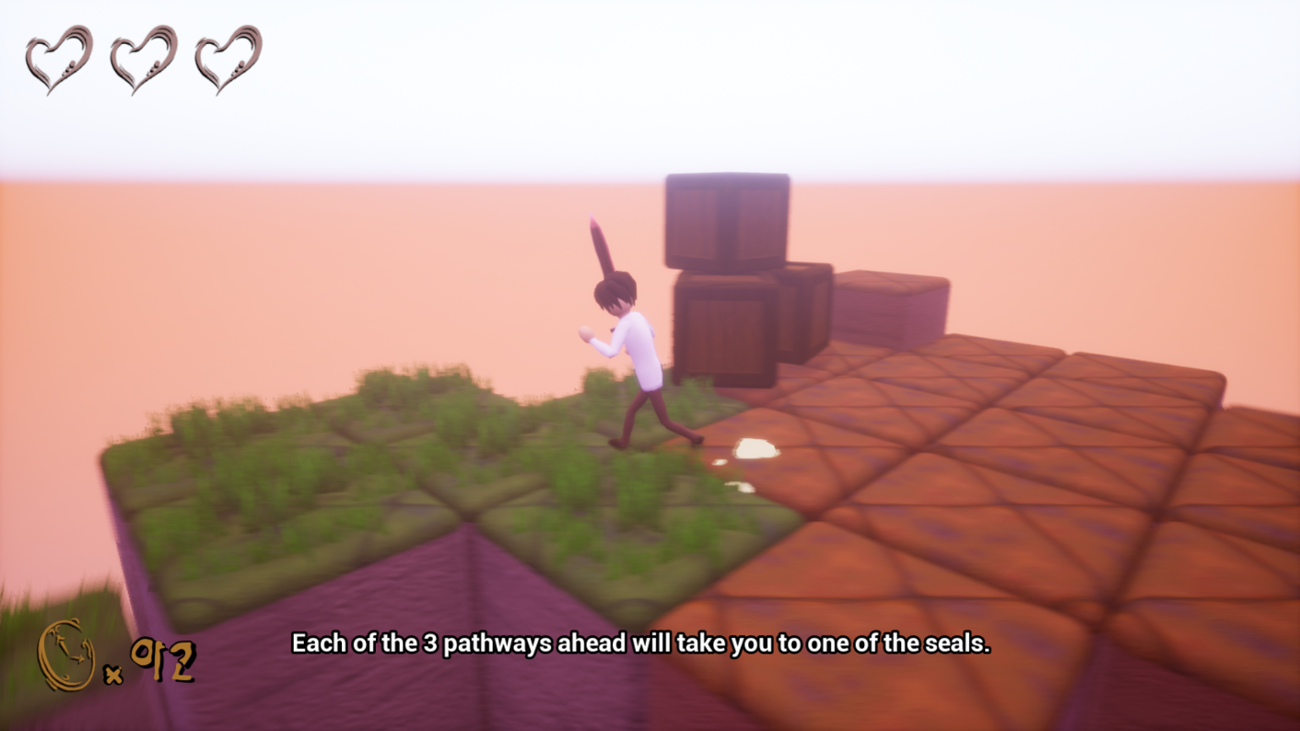
Task: Click the topmost wooden crate
Action: tap(725, 220)
